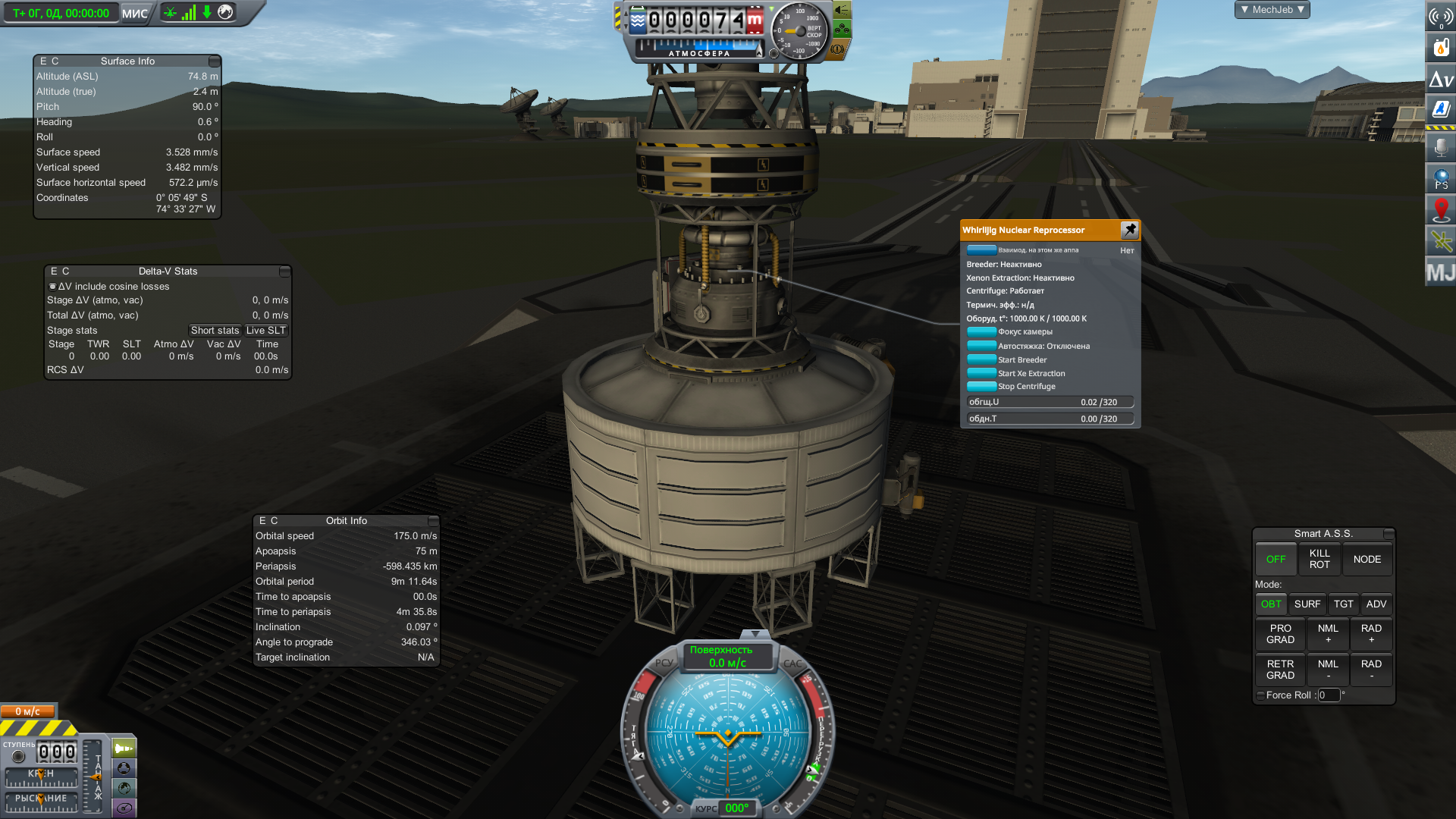Switch to ADV mode
This screenshot has width=1456, height=819.
coord(1376,604)
